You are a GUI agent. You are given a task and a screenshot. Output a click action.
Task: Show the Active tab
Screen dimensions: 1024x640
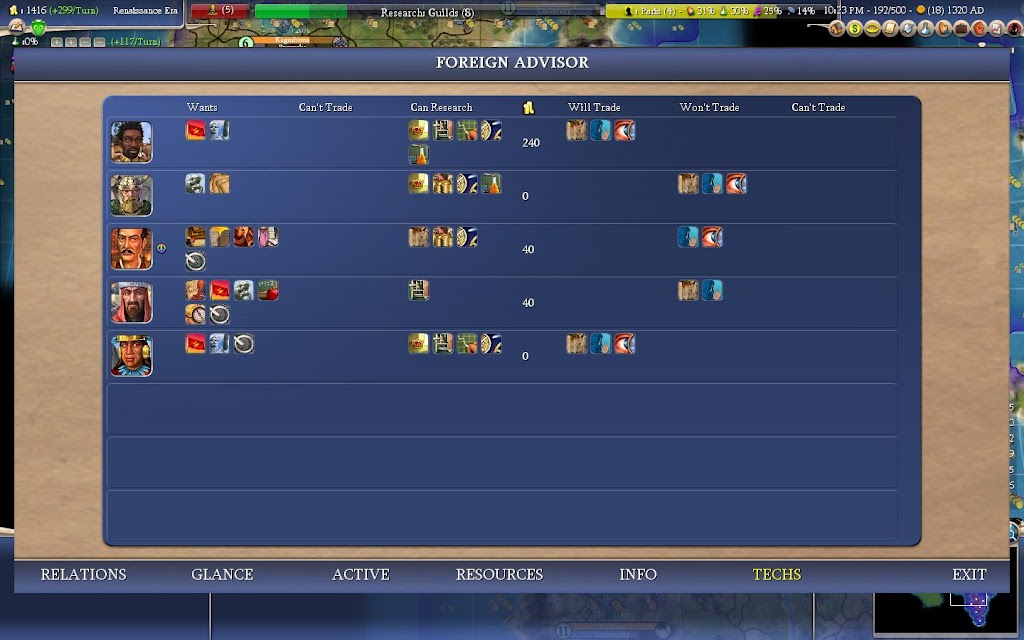point(361,574)
